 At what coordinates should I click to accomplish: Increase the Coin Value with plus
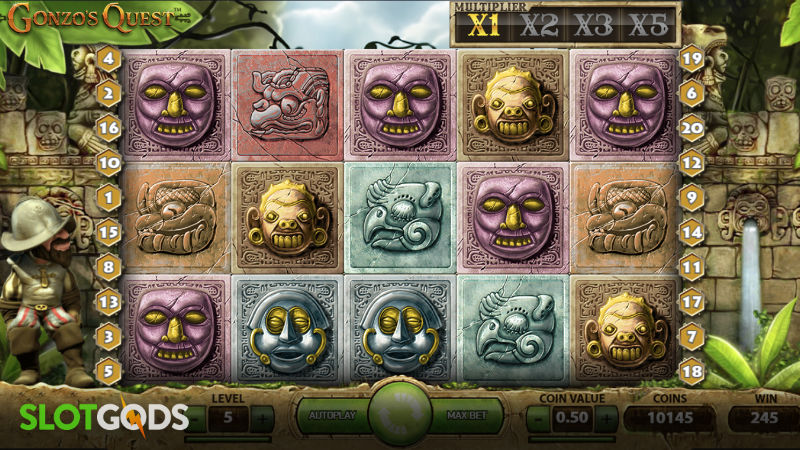pos(607,417)
